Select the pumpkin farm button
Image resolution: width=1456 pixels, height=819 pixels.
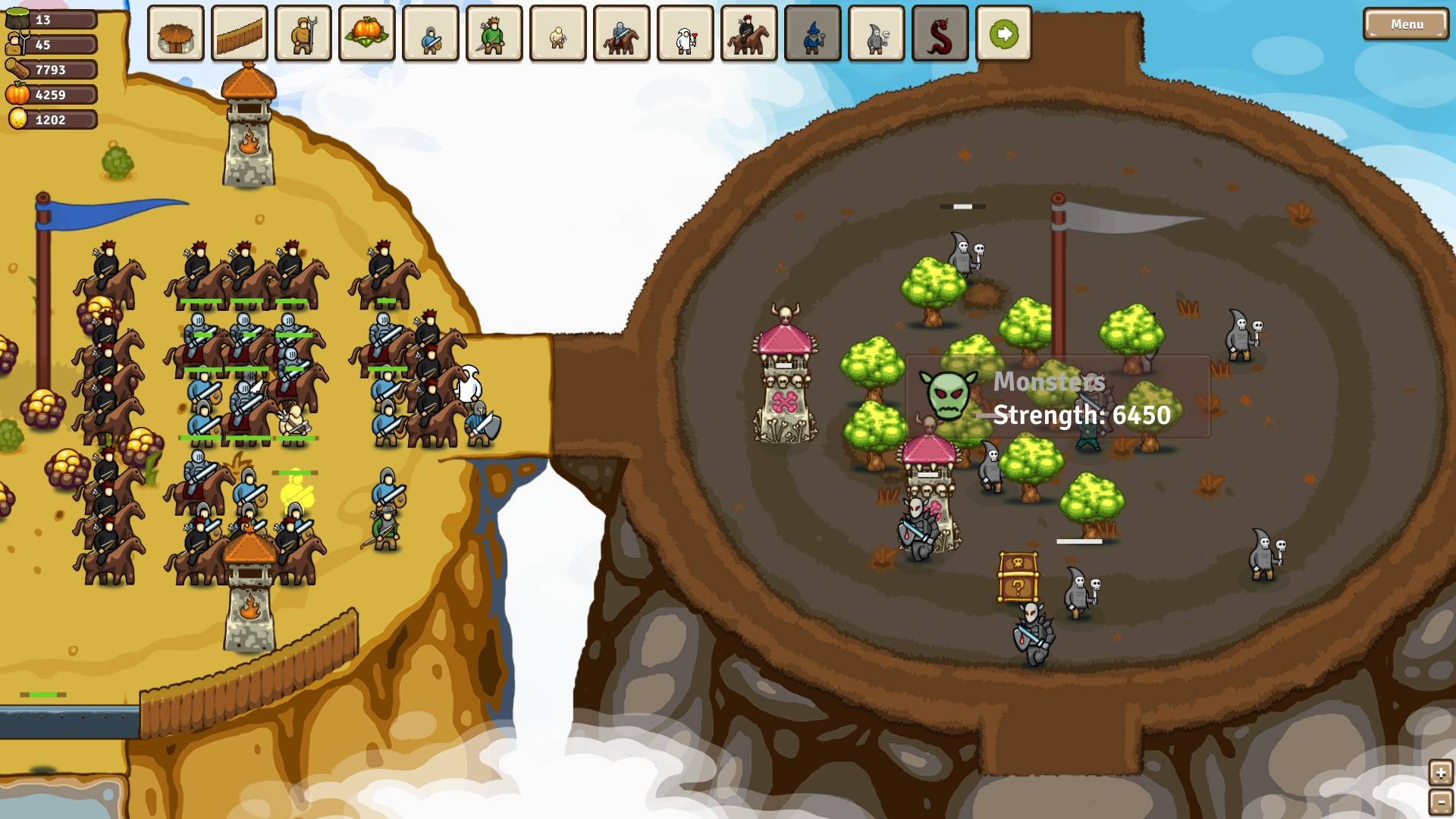click(x=367, y=34)
